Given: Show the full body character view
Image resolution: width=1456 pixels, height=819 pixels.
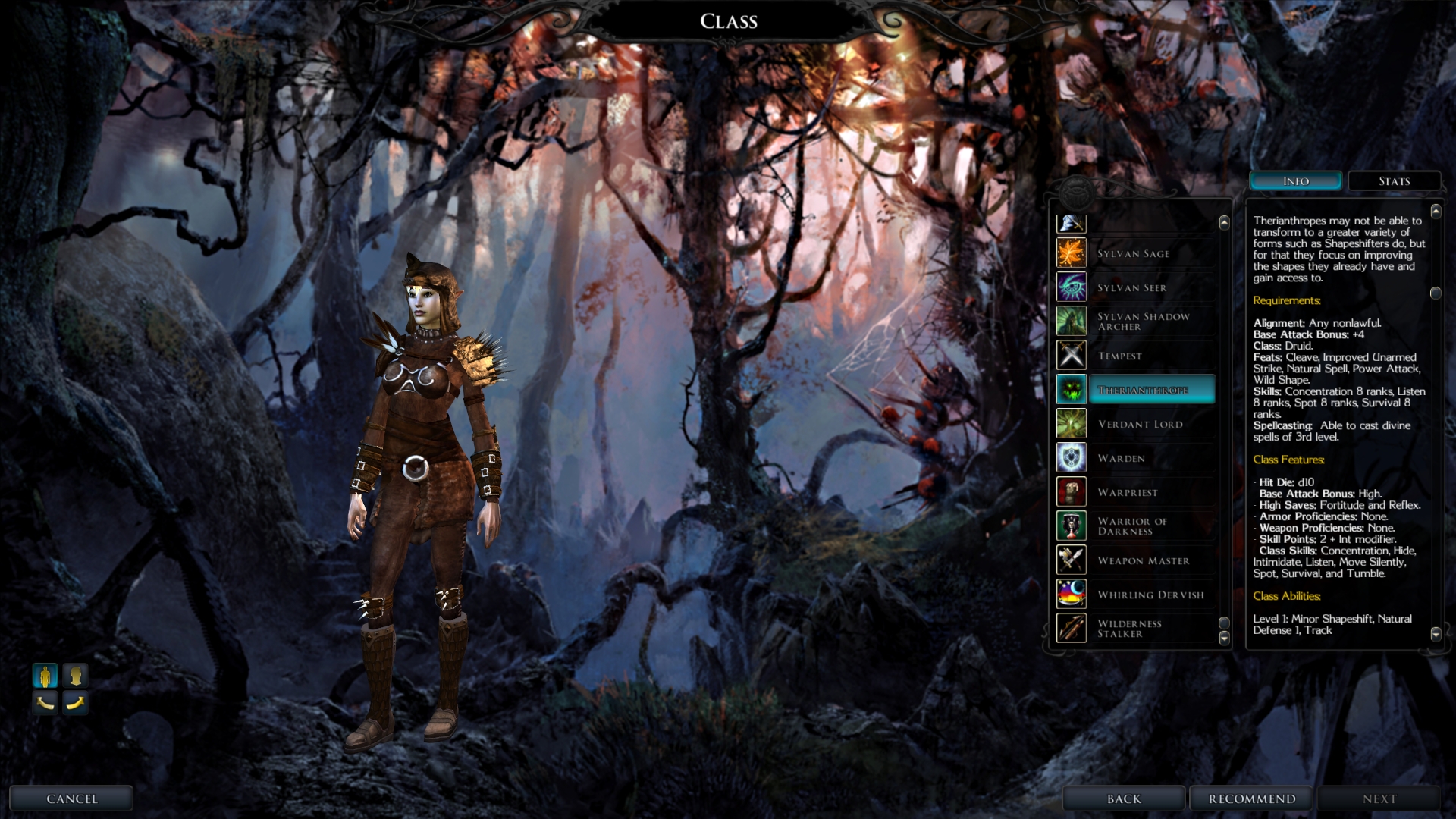Looking at the screenshot, I should [45, 675].
